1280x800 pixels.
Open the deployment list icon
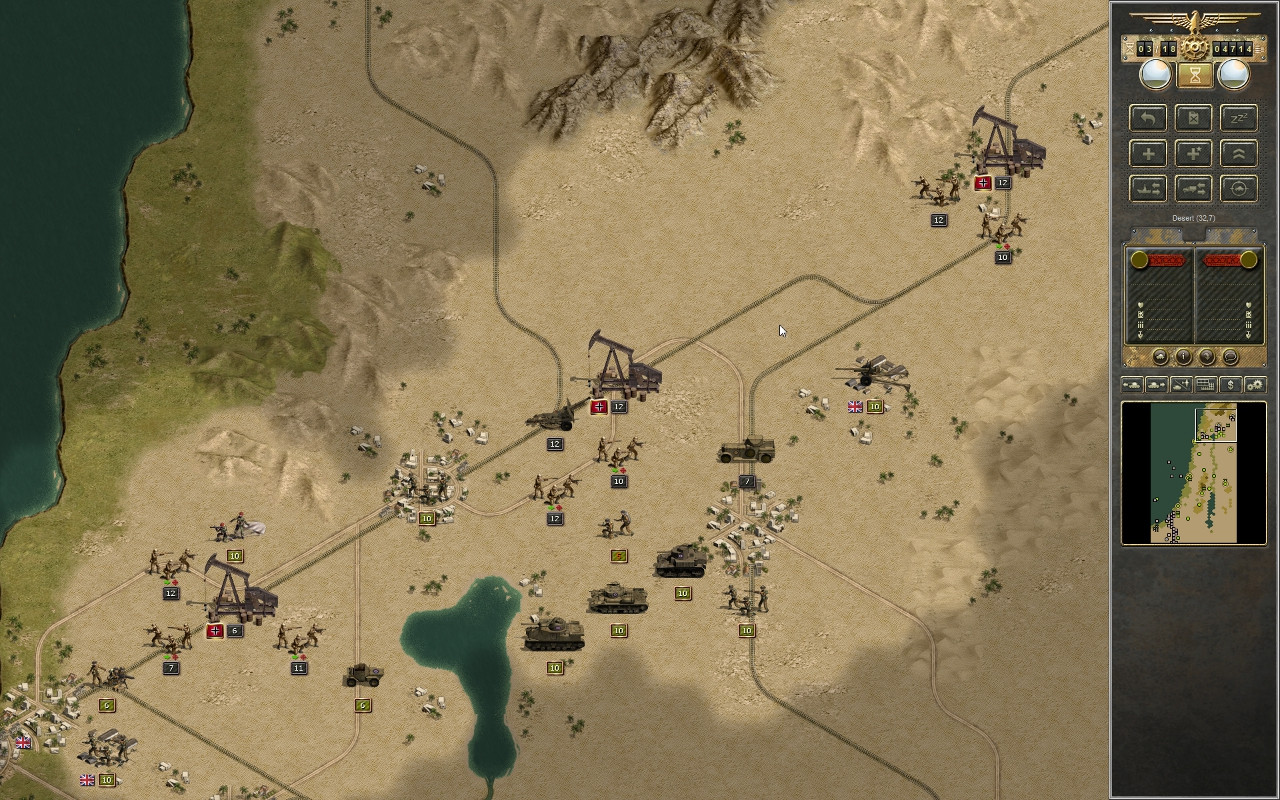[x=1205, y=384]
